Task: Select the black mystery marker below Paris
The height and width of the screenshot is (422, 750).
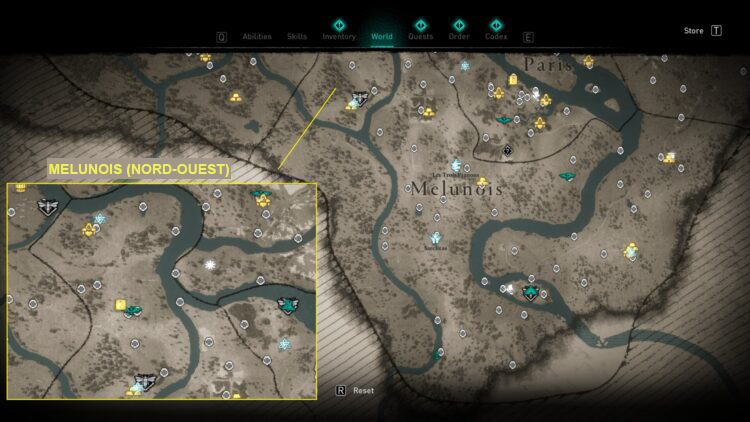Action: pos(508,151)
